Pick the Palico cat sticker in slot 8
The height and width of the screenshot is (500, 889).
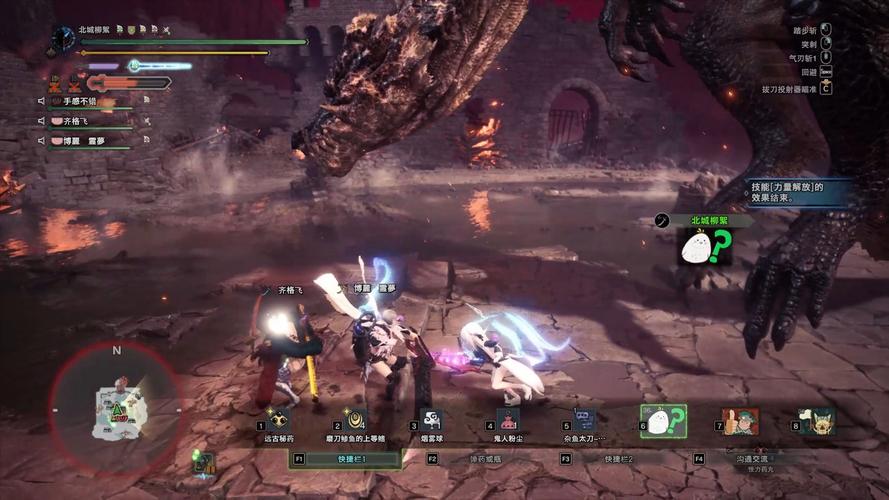816,421
